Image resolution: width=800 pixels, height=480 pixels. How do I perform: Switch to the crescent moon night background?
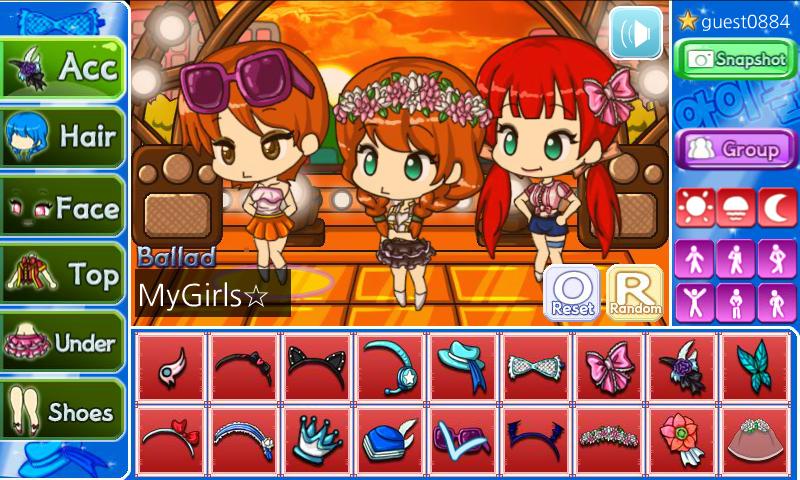point(776,207)
